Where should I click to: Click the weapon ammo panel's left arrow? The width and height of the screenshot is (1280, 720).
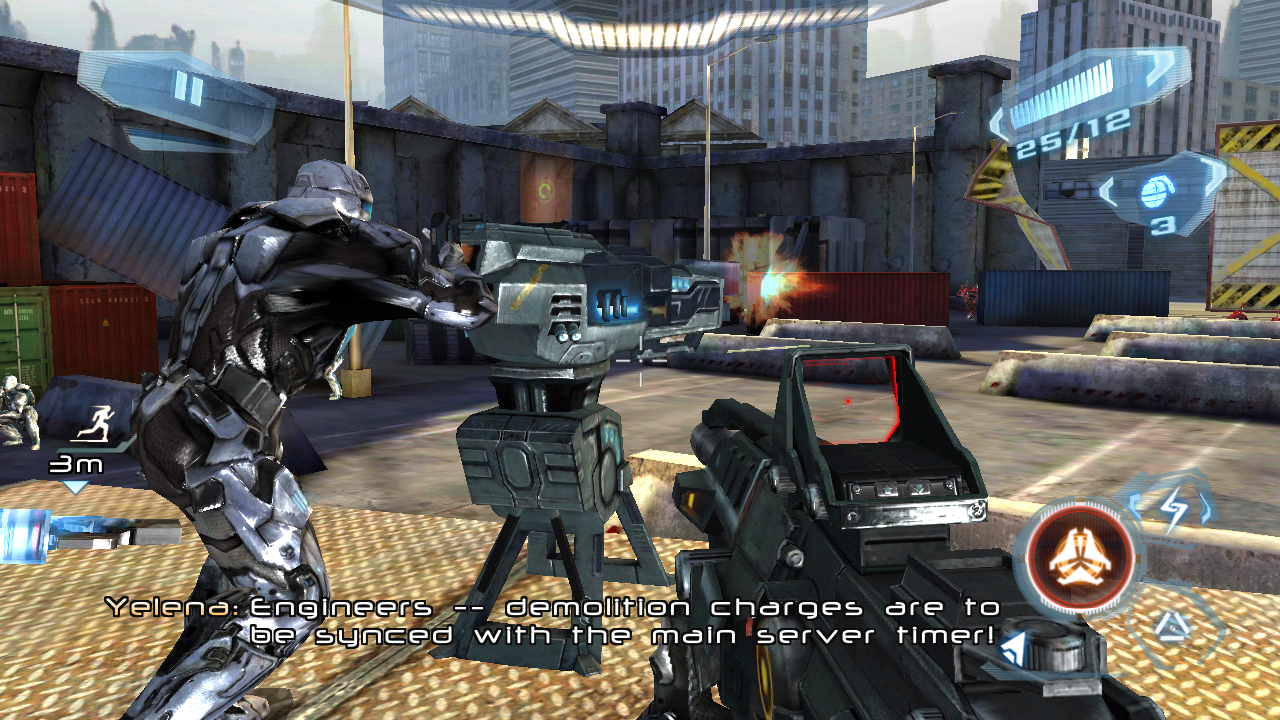(x=999, y=125)
